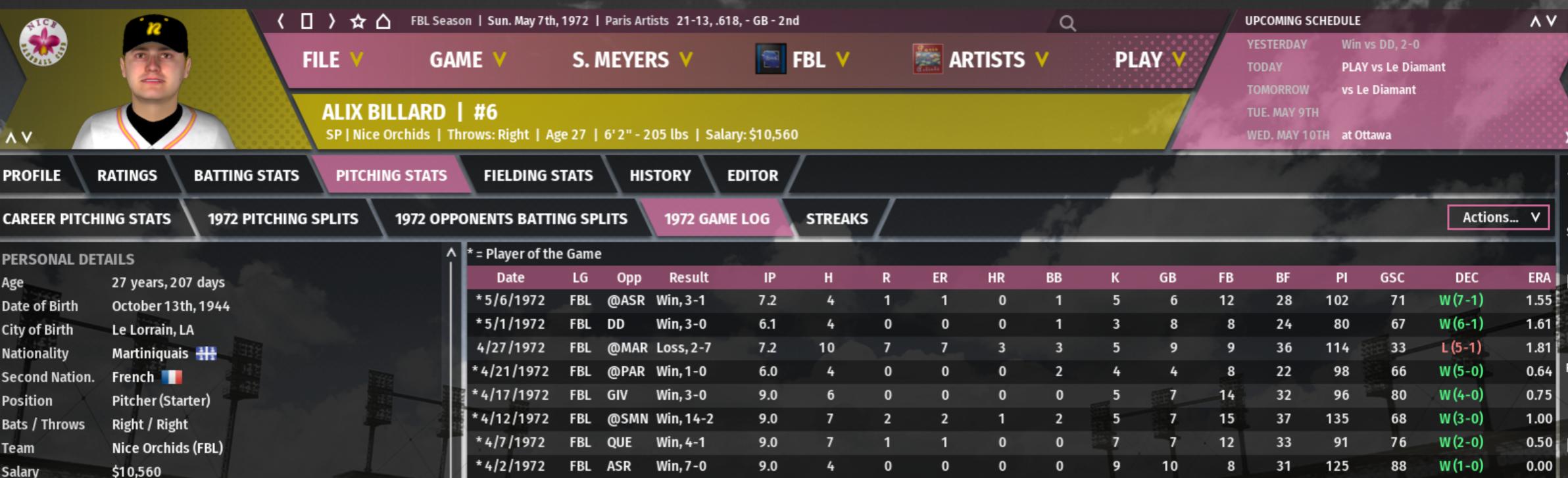View the FIELDING STATS tab

[x=538, y=176]
